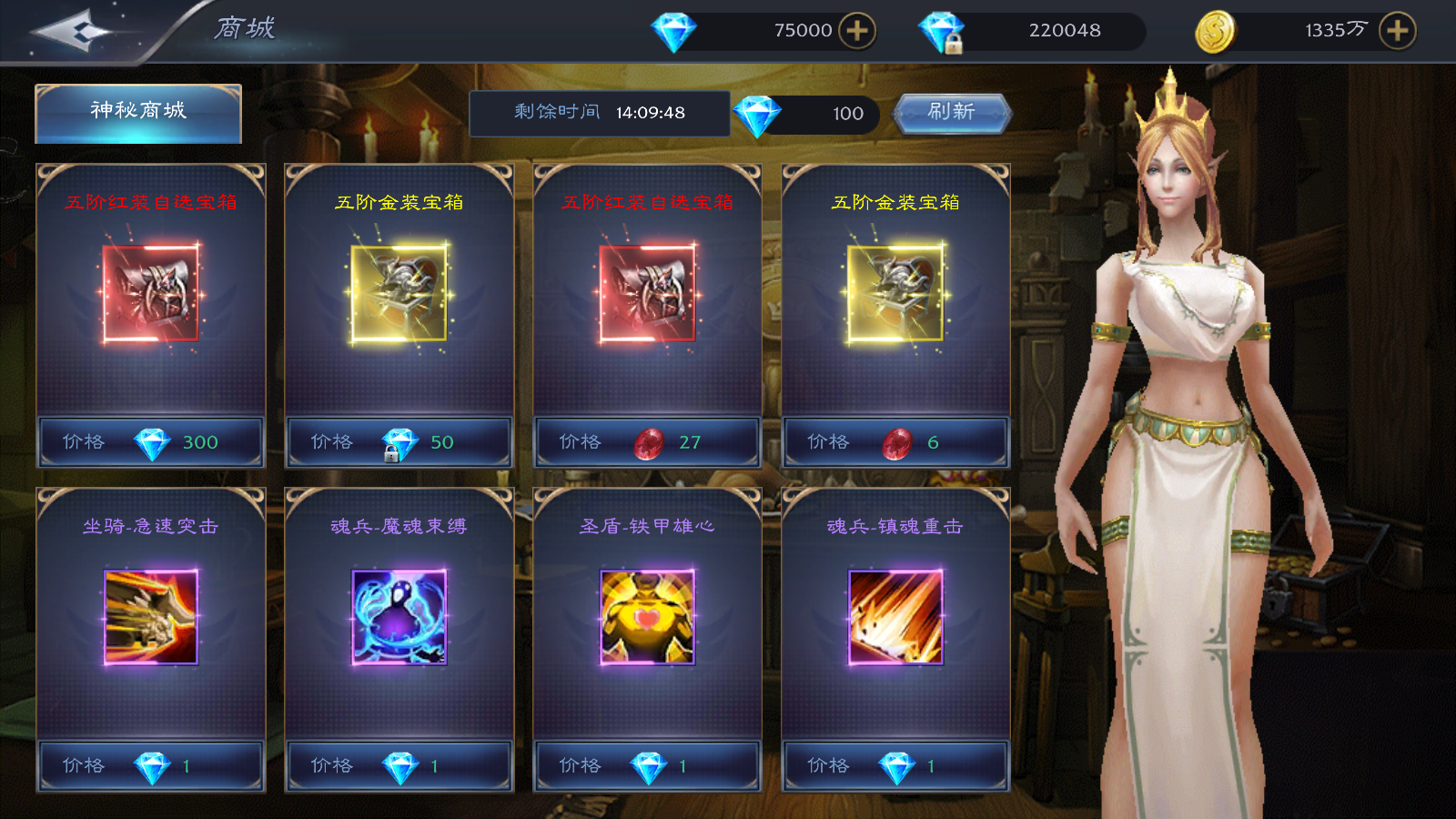
Task: Click the price bar under 坐骑-急速突击
Action: 151,766
